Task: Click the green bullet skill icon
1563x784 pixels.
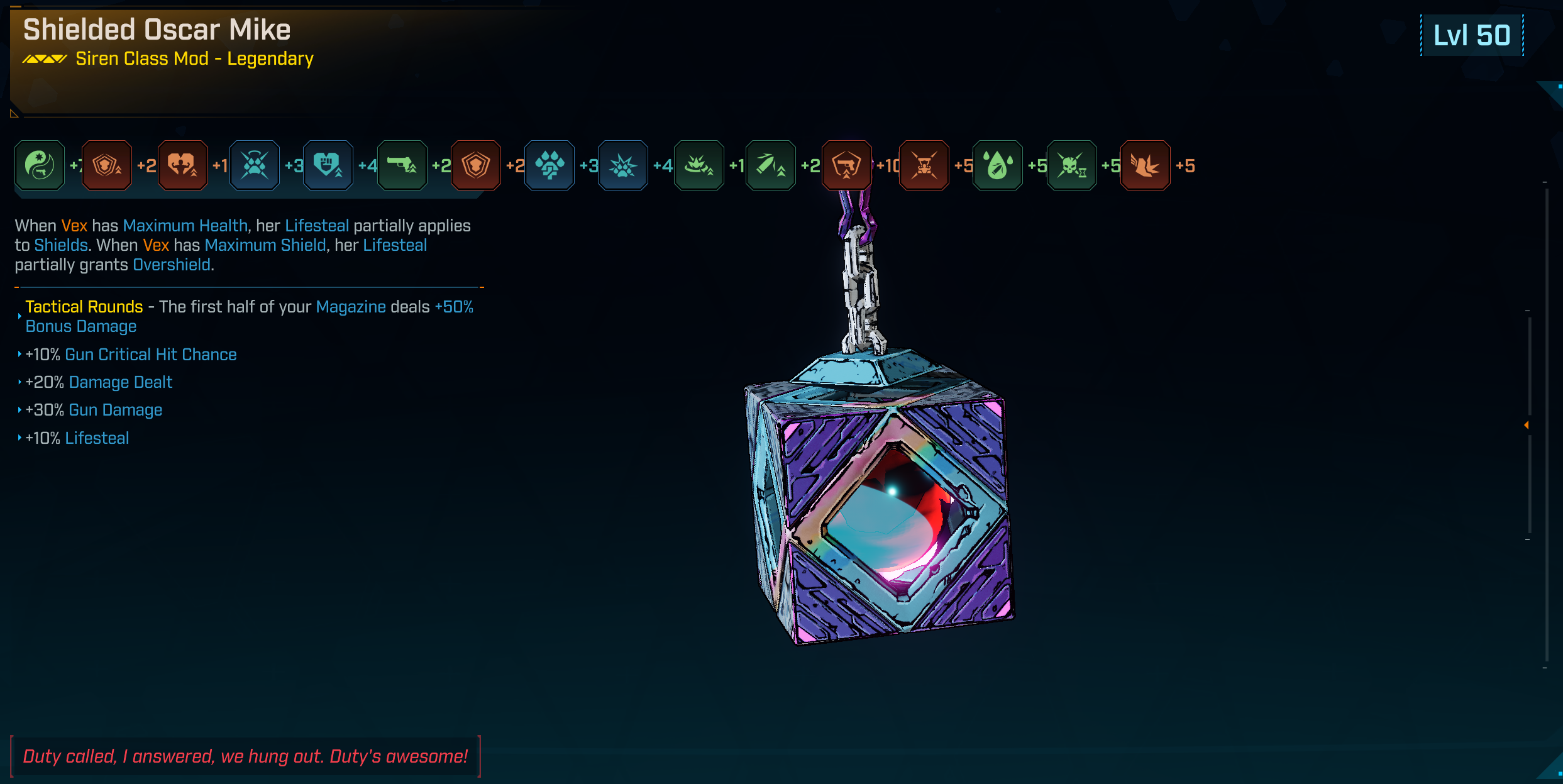Action: click(x=770, y=165)
